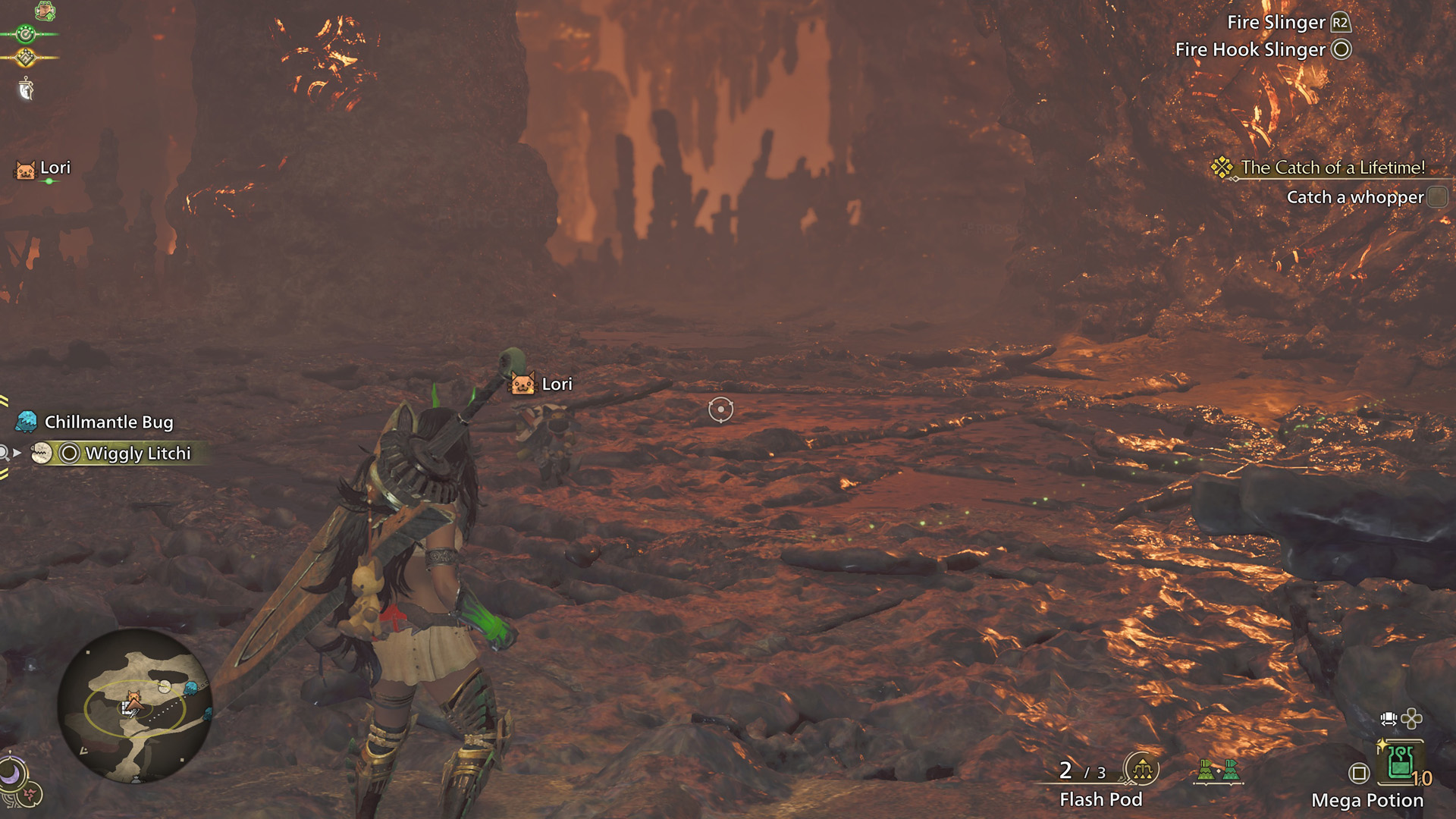
Task: Open the circular minimap
Action: (135, 705)
